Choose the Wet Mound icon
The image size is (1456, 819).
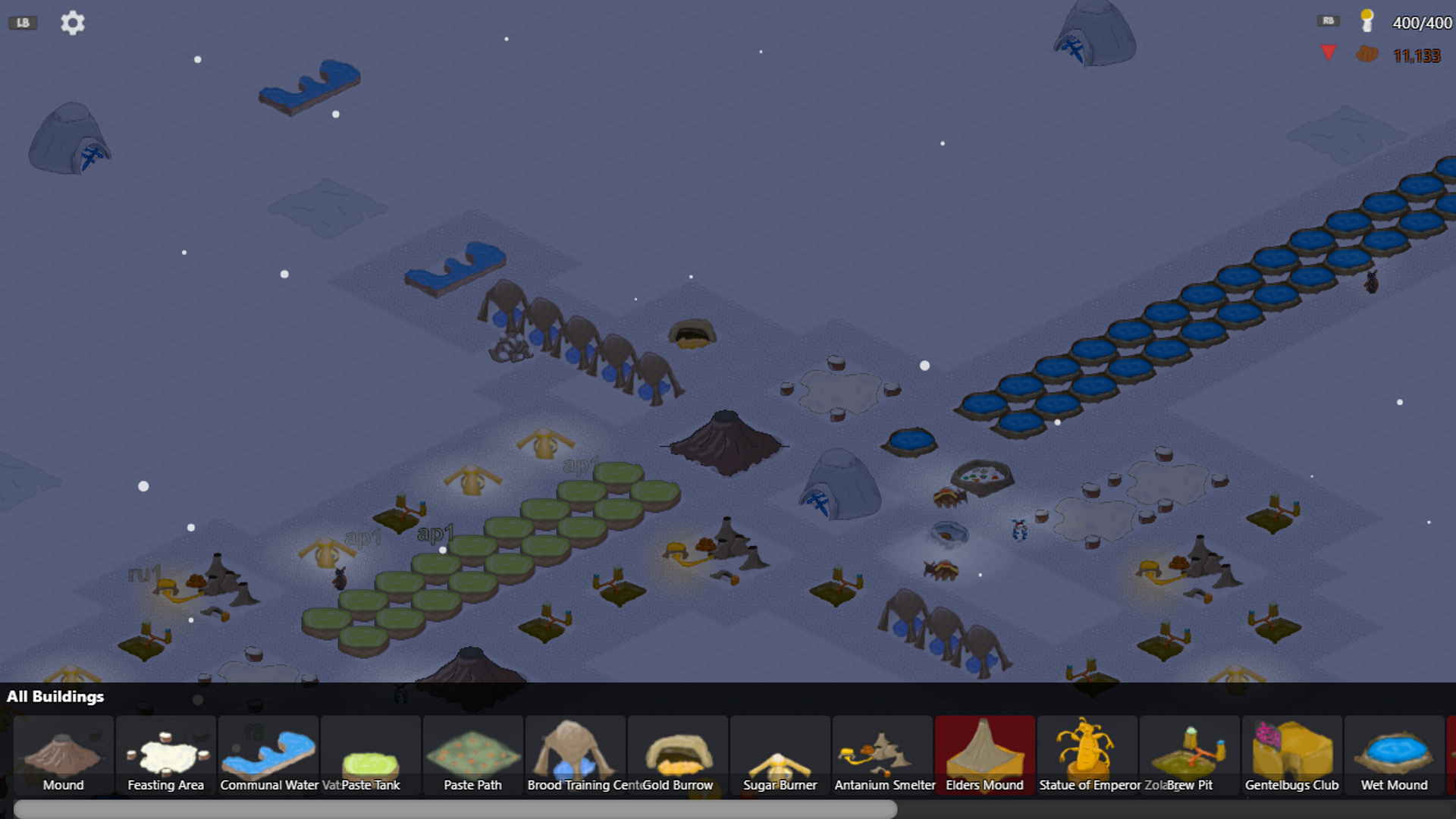[1395, 756]
